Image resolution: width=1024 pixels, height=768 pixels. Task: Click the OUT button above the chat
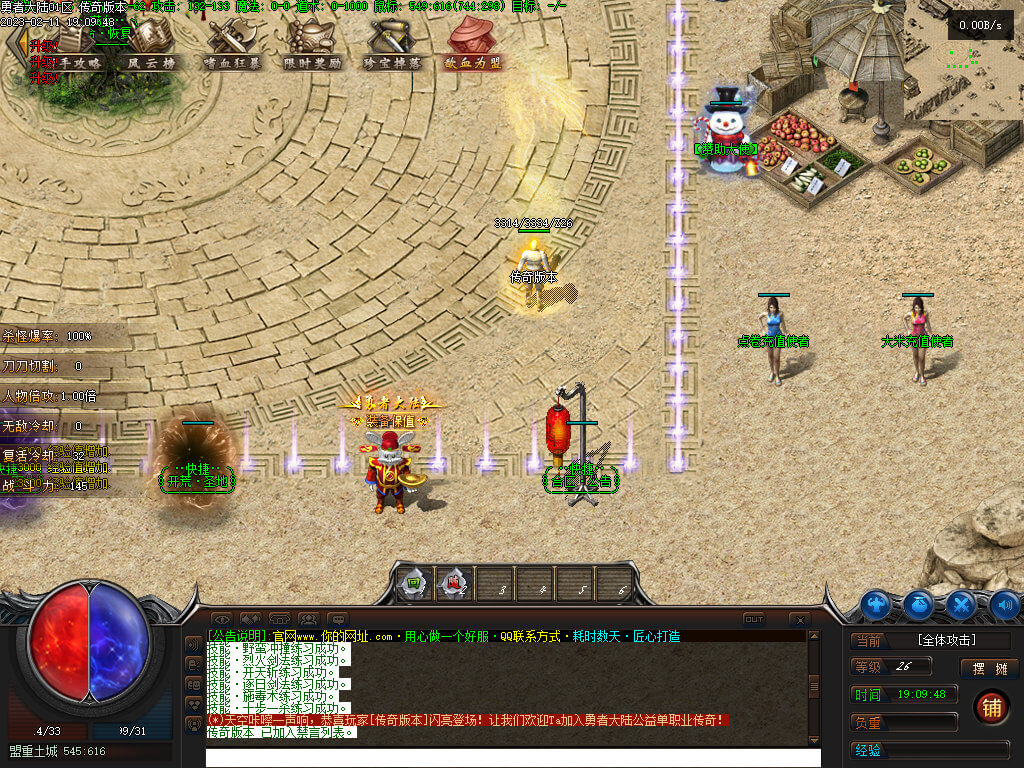coord(754,619)
